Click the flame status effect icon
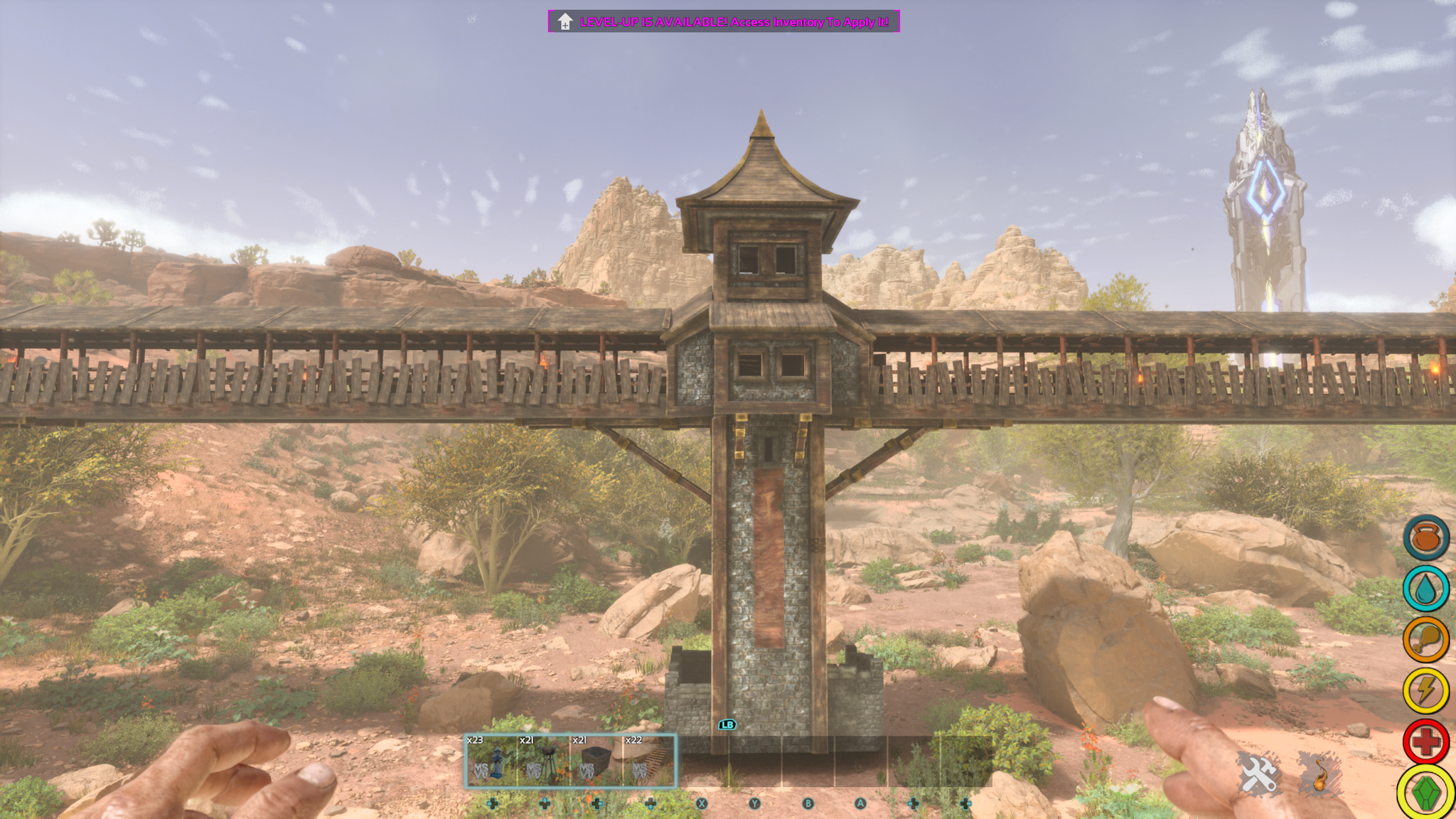1456x819 pixels. (x=1320, y=773)
